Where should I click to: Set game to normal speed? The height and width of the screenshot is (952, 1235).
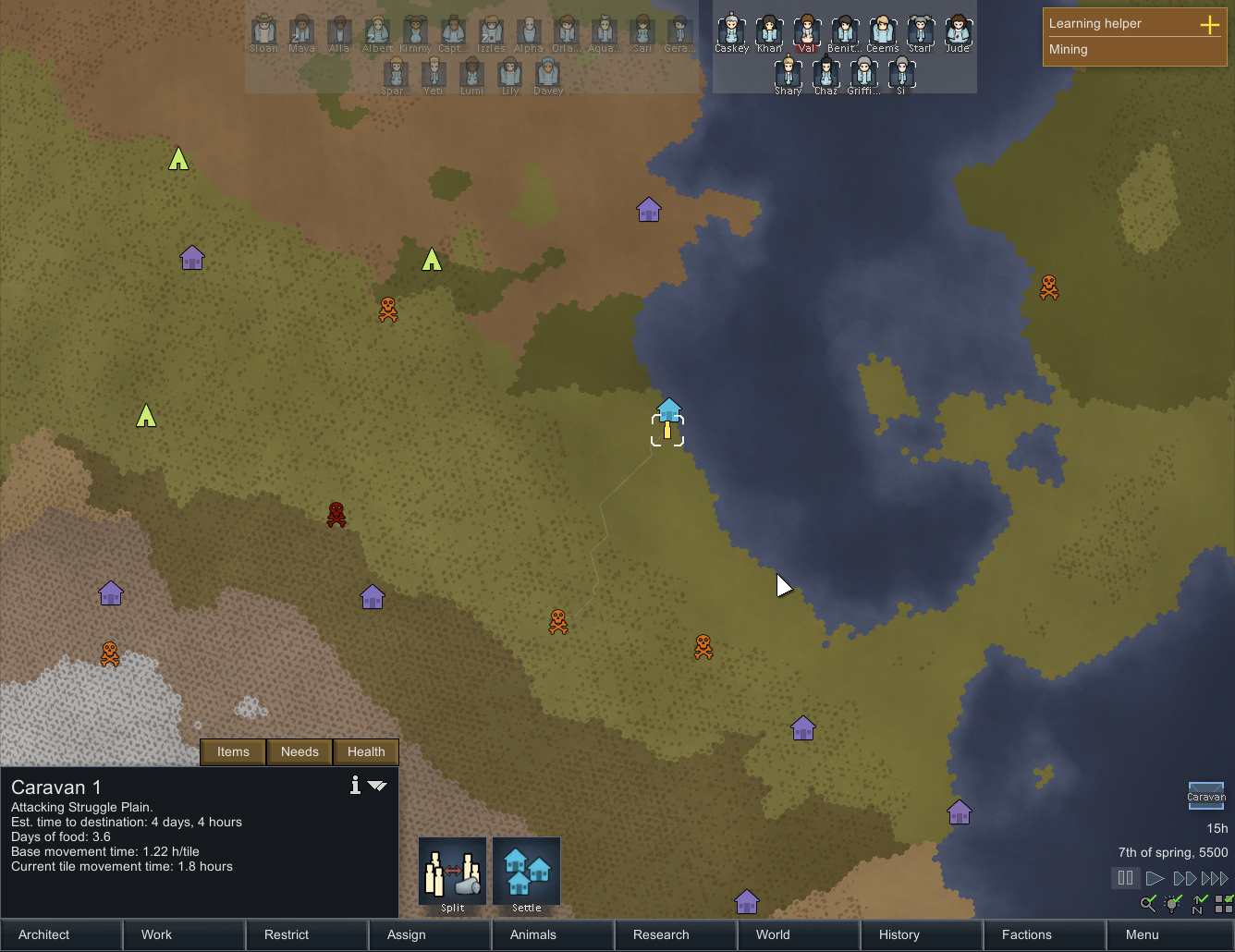pos(1155,878)
